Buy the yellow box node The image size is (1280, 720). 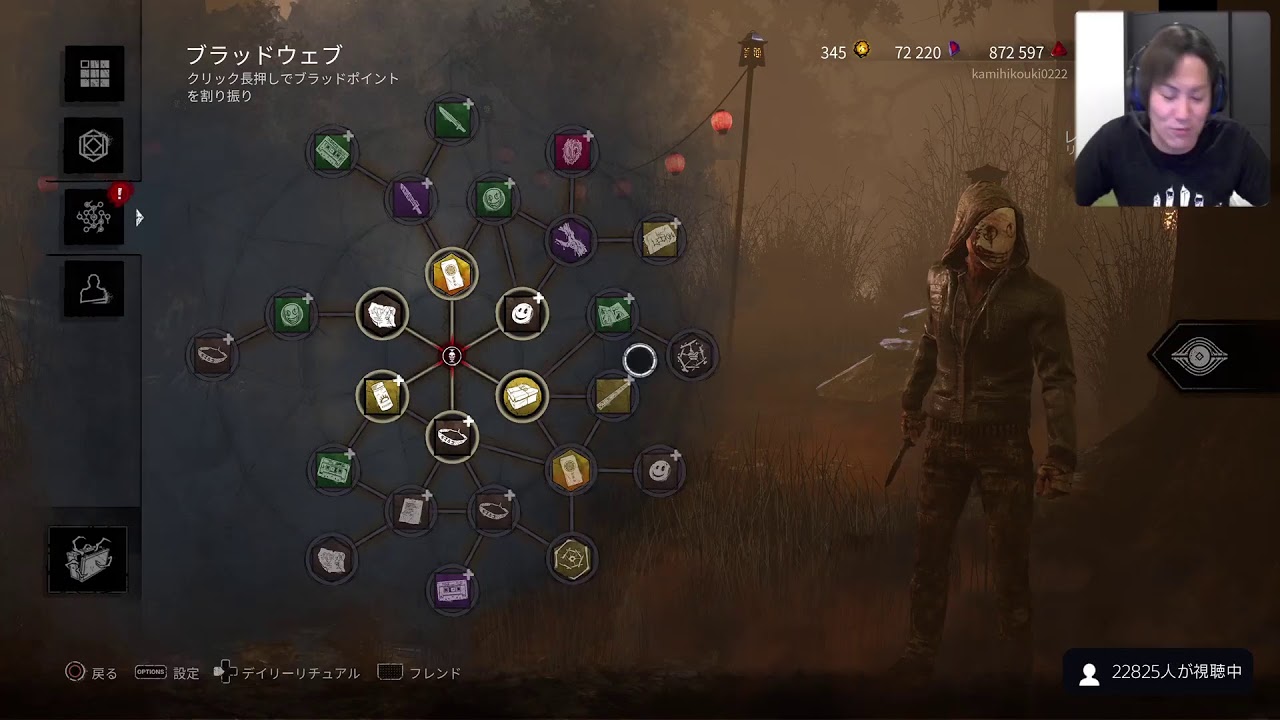[x=522, y=397]
